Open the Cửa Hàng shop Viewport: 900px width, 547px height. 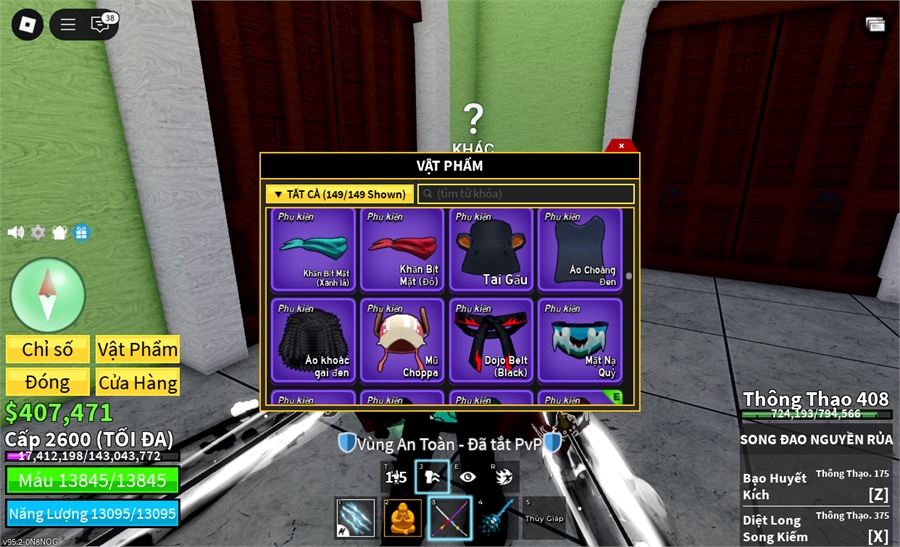[x=138, y=382]
